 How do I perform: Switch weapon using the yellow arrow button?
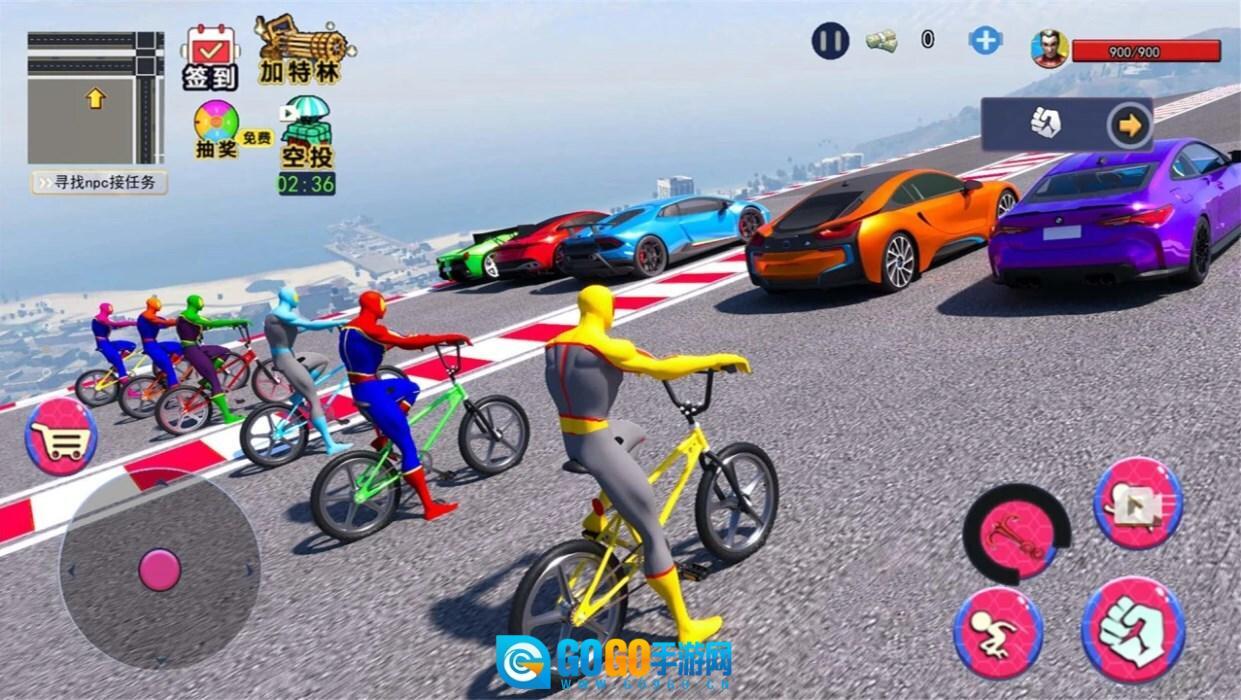tap(1130, 125)
